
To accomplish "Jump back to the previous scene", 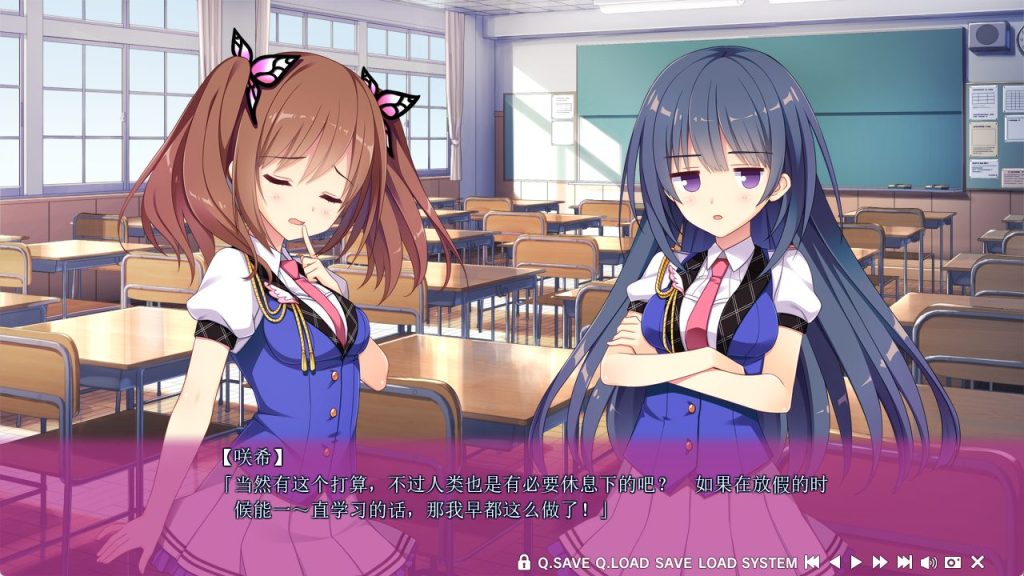I will point(812,563).
